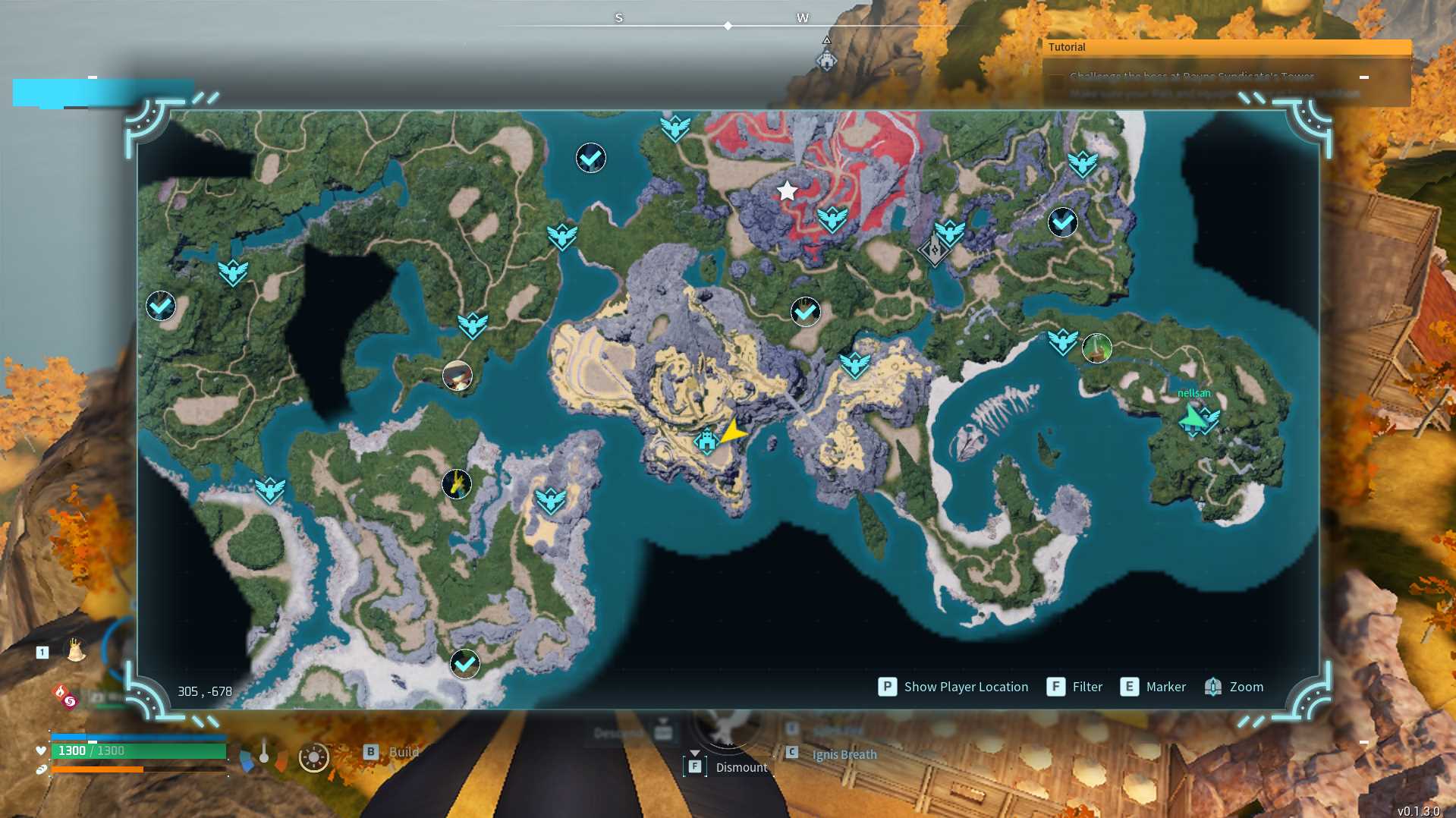Click the base icon under the compass bar
This screenshot has width=1456, height=818.
click(x=826, y=60)
